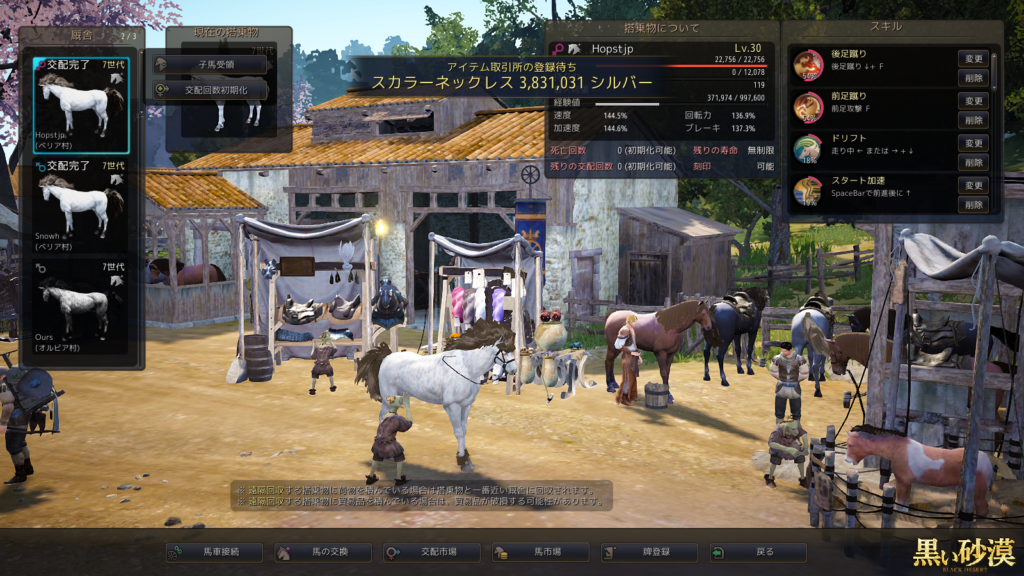Change the ドリフト skill with 変更

coord(972,143)
